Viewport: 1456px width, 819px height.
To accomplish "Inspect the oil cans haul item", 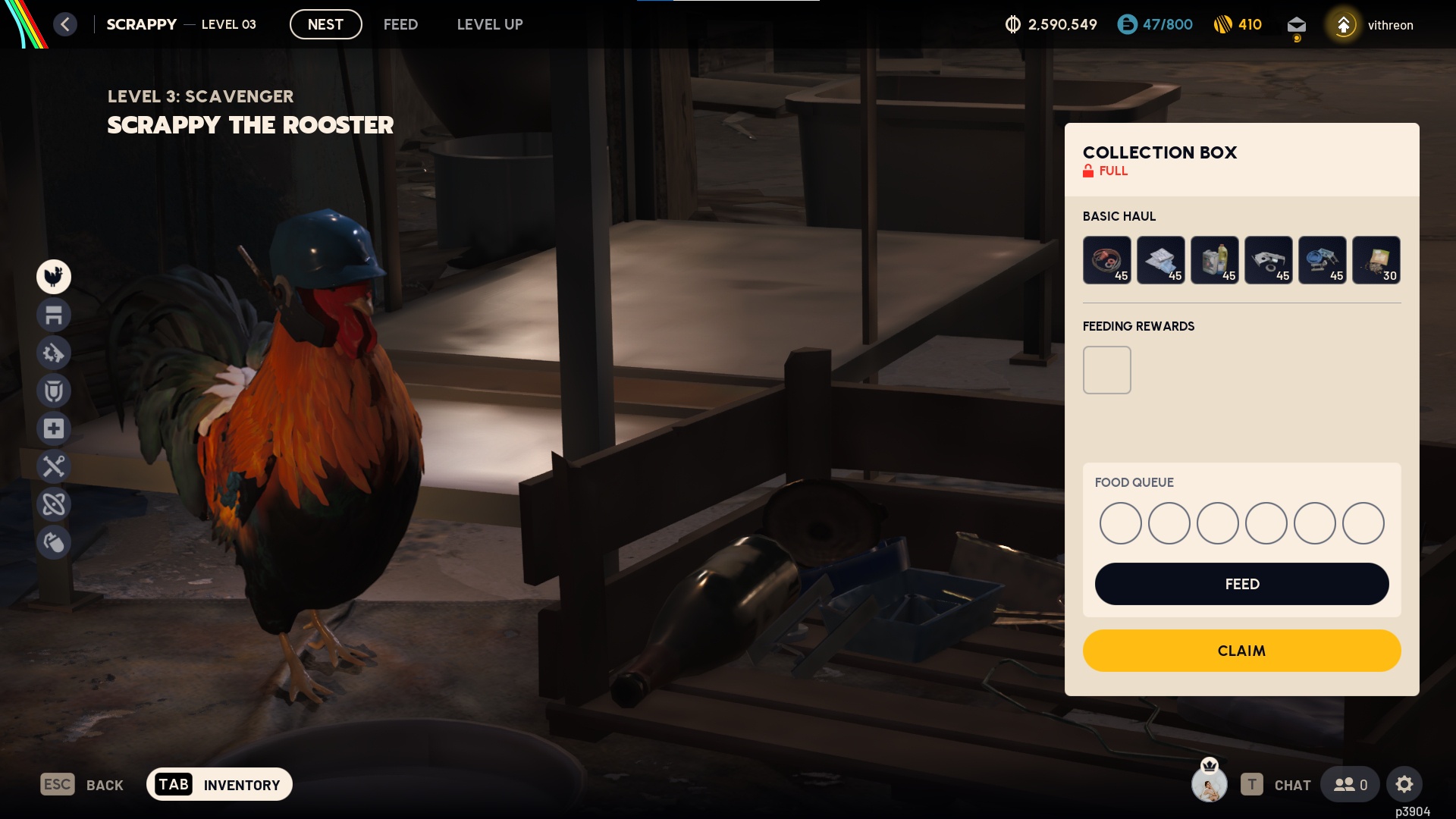I will click(1214, 260).
